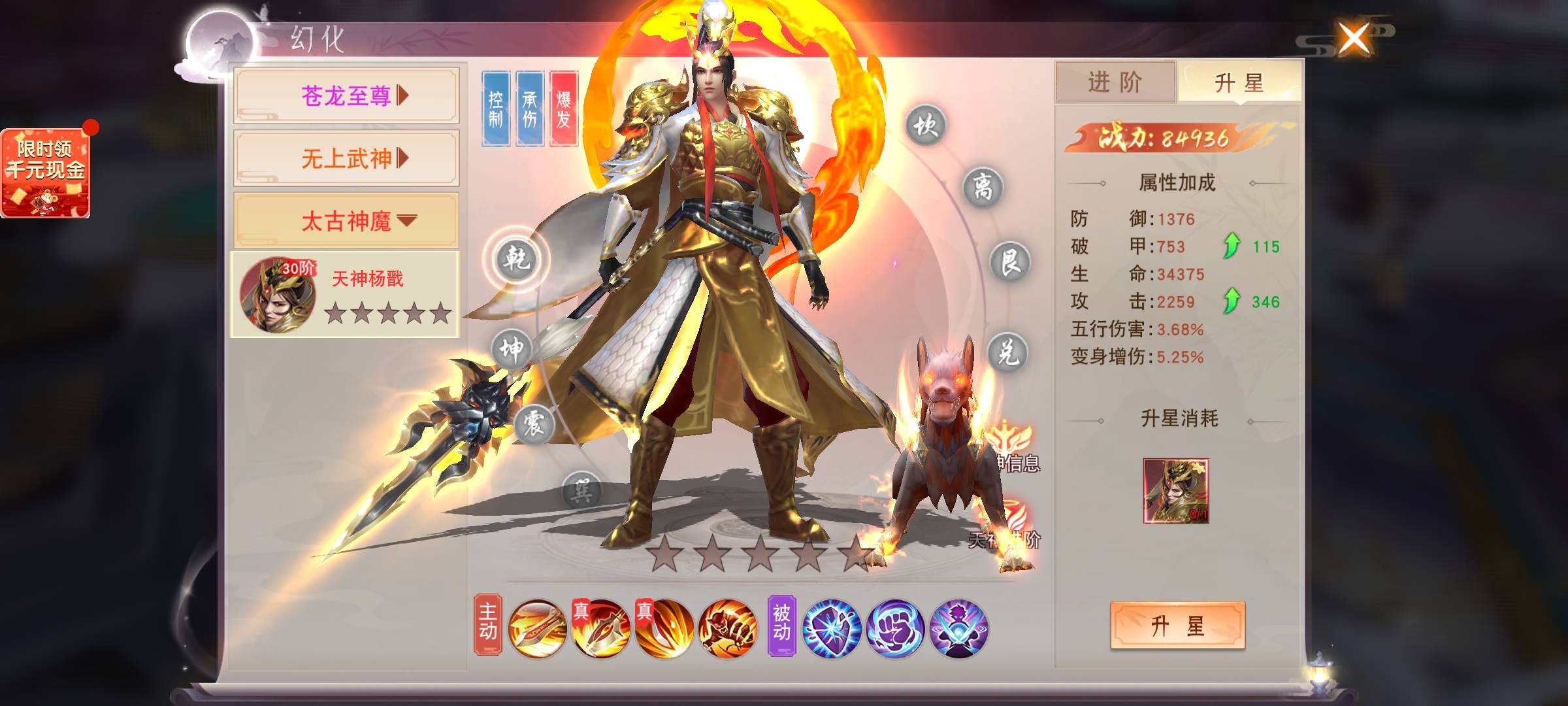This screenshot has width=1568, height=706.
Task: Open the 限时领千元现金 promotion
Action: point(46,173)
